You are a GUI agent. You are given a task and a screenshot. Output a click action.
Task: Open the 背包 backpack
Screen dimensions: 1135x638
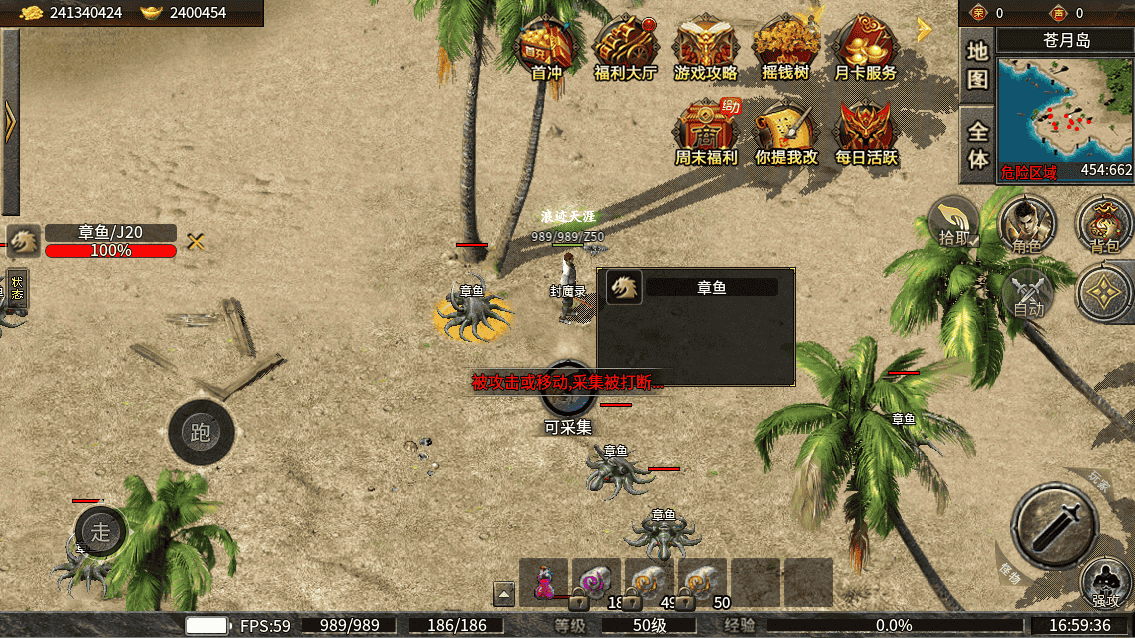(1103, 222)
